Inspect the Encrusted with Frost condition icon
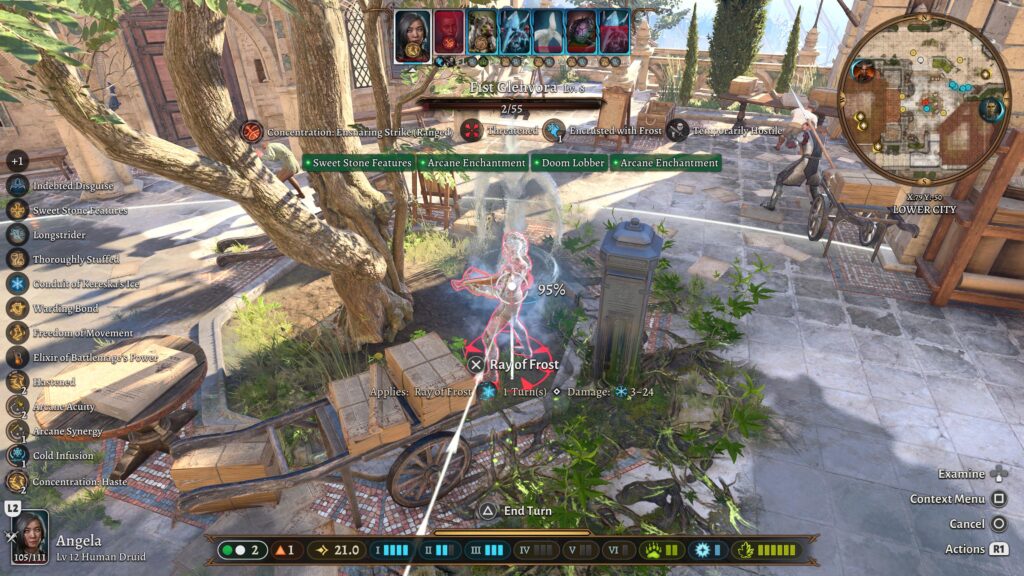Screen dimensions: 1024x576 pyautogui.click(x=555, y=130)
